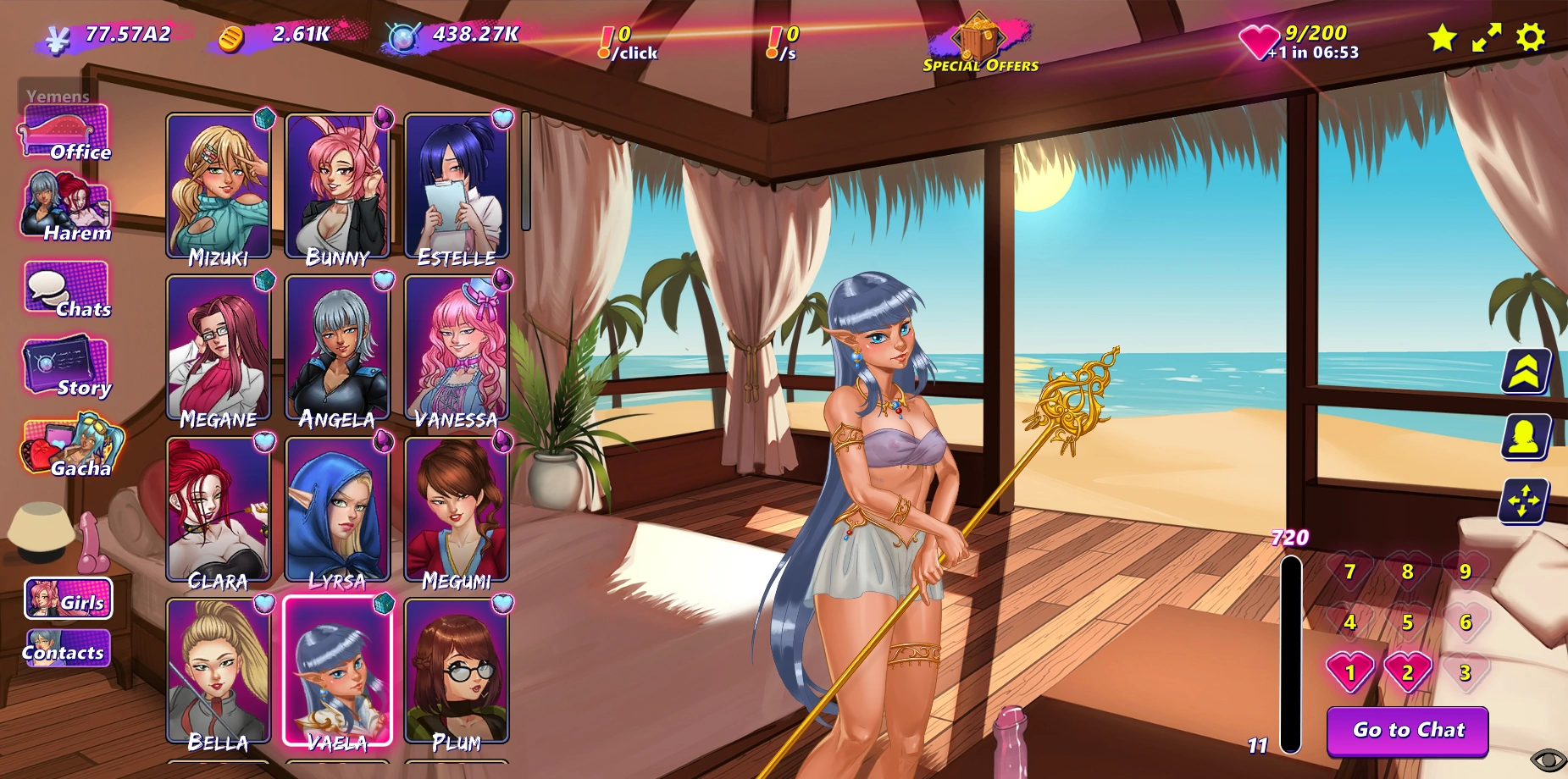Image resolution: width=1568 pixels, height=779 pixels.
Task: Open Special Offers treasure chest
Action: 980,43
